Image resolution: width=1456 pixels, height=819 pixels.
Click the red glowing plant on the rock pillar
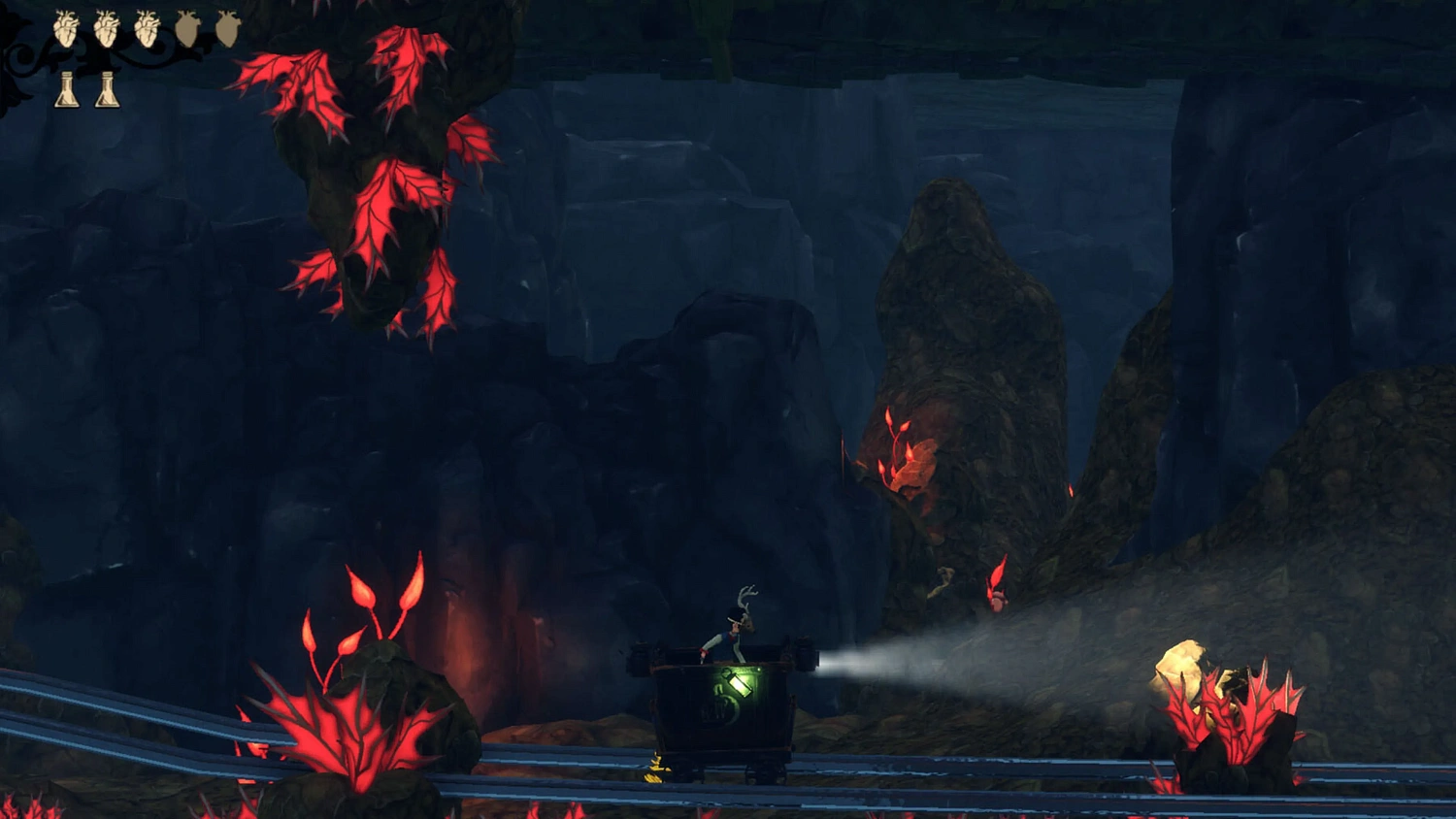(903, 456)
